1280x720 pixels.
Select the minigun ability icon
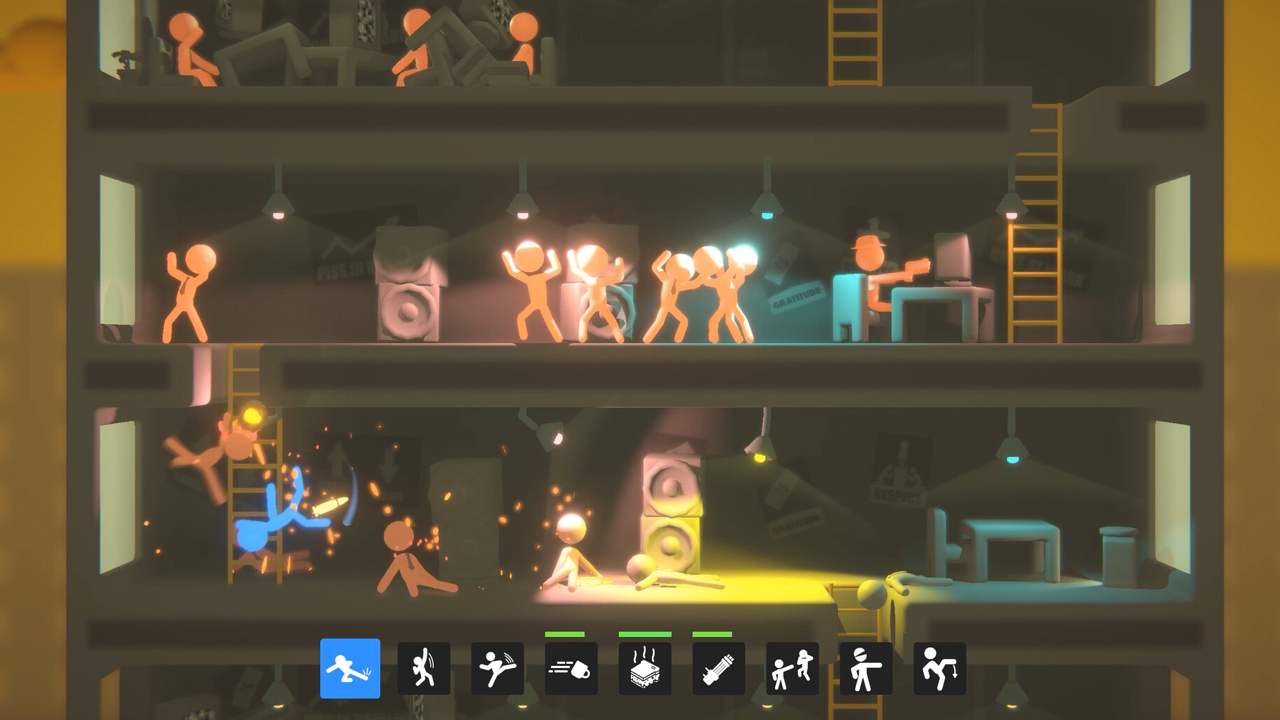click(x=719, y=668)
